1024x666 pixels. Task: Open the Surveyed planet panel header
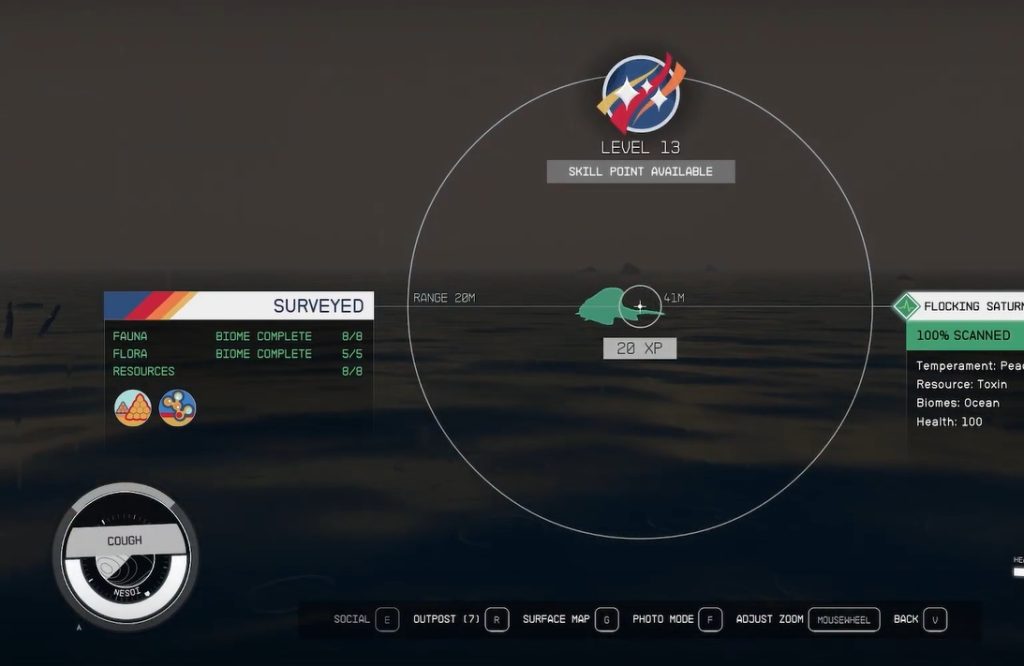click(x=239, y=305)
